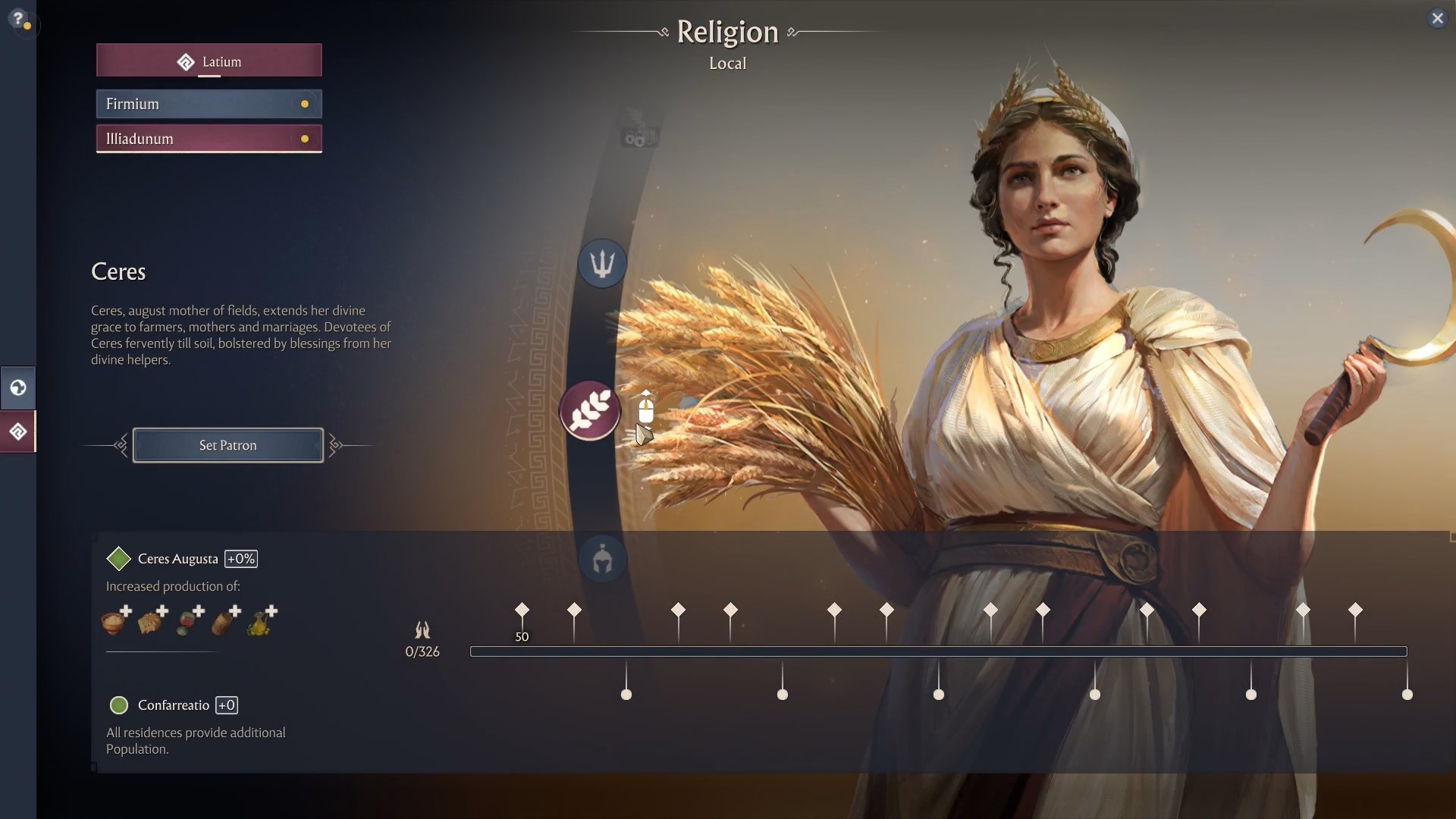
Task: Select the helmet deity icon below Ceres
Action: pos(601,559)
